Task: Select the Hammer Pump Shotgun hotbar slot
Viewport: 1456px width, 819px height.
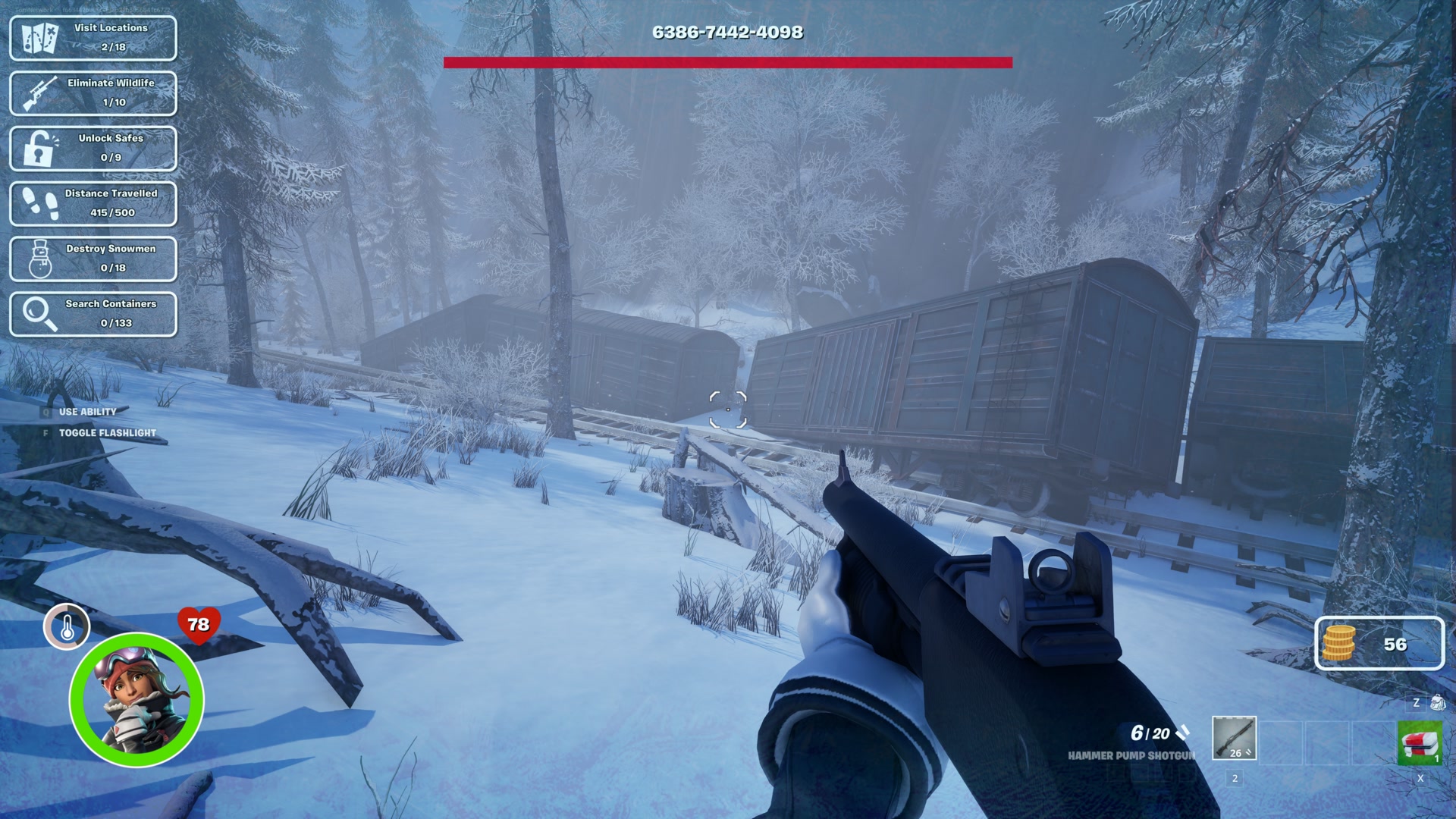Action: tap(1234, 738)
